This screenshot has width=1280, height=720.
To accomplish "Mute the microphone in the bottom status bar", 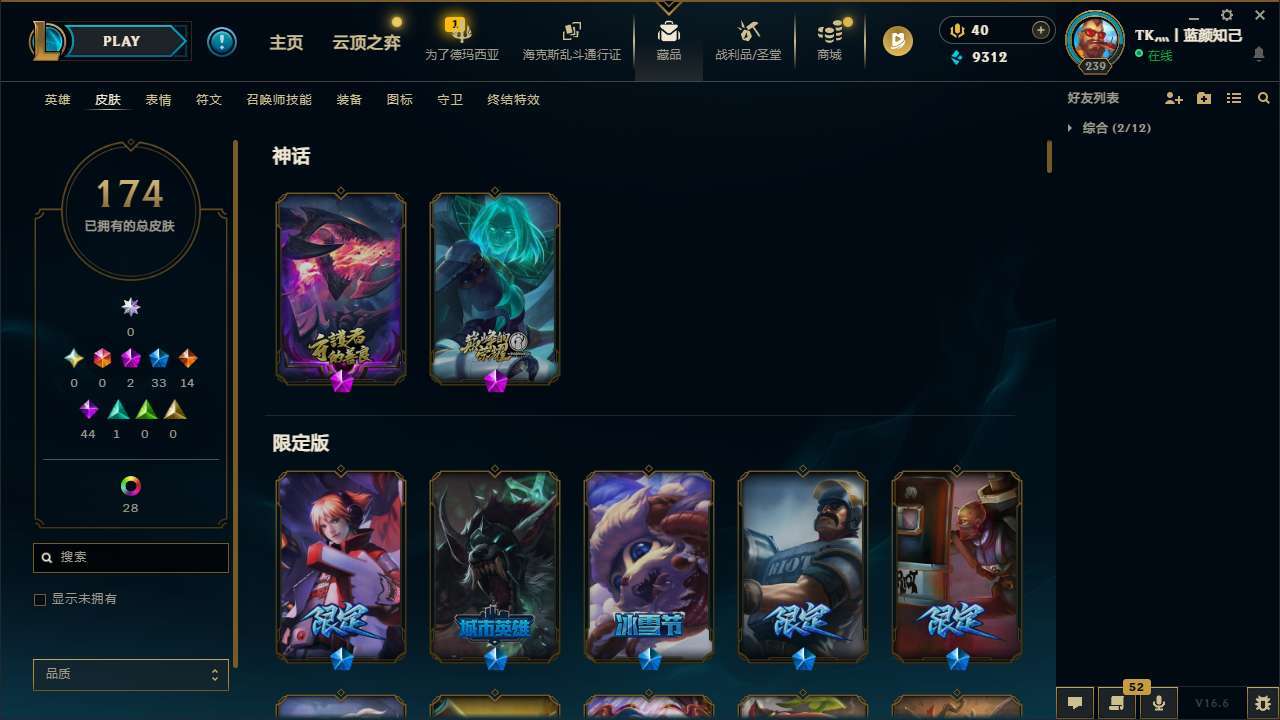I will (x=1159, y=703).
